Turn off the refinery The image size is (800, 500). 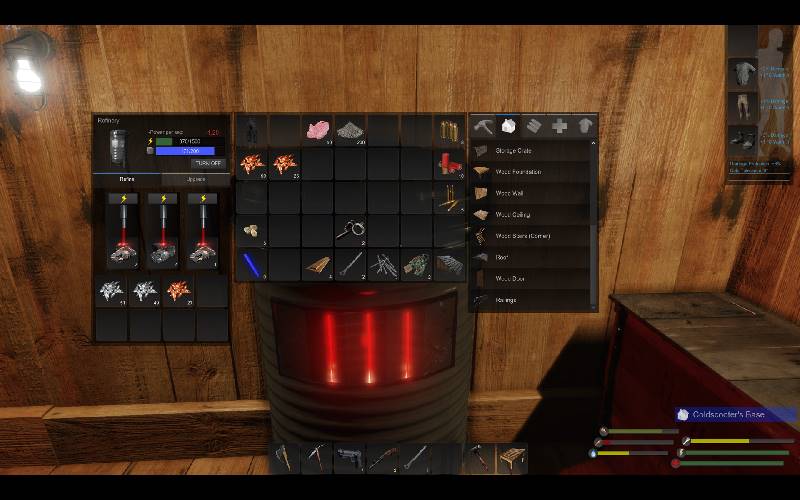(208, 163)
